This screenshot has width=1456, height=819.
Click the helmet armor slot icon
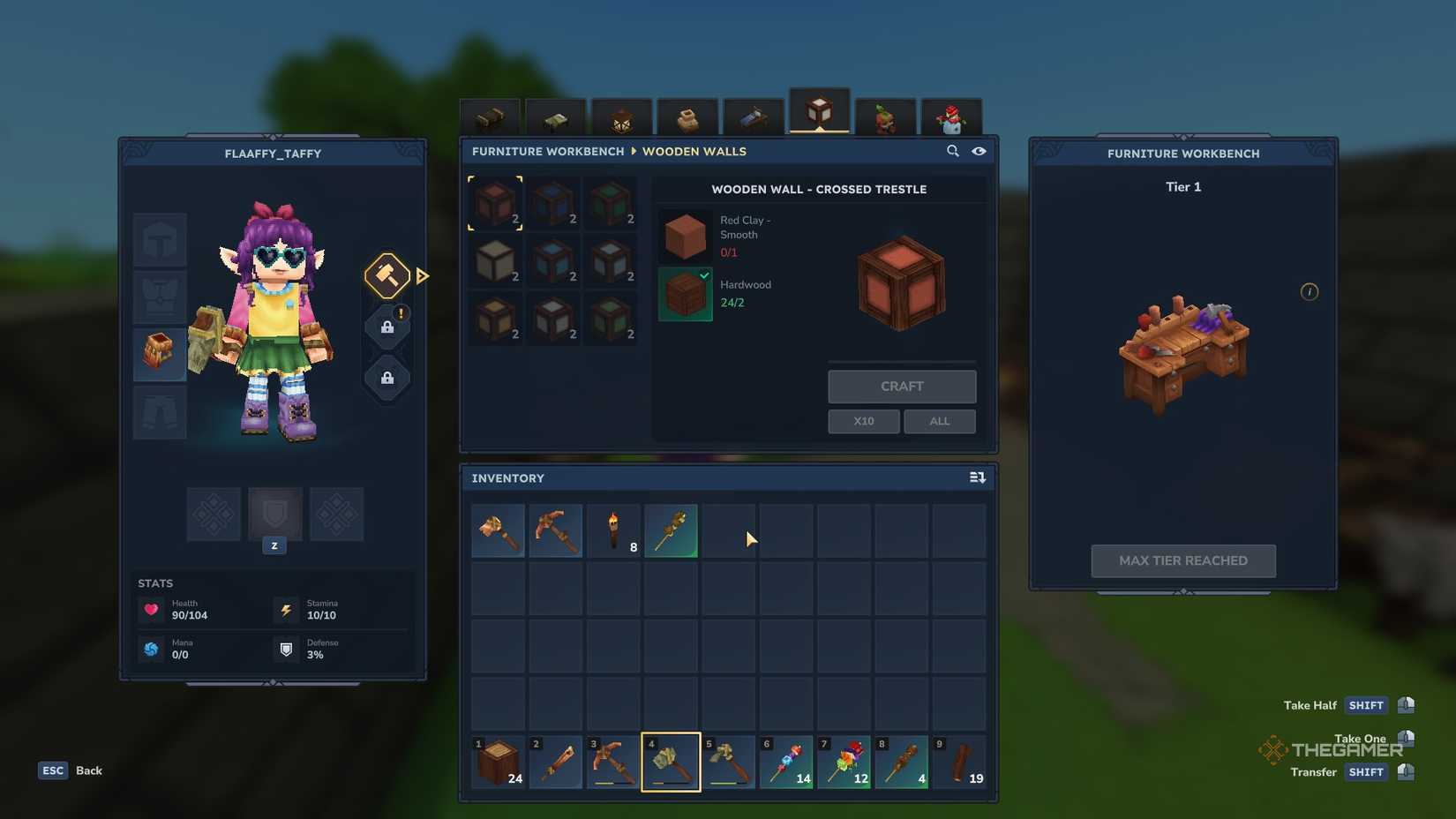[159, 238]
